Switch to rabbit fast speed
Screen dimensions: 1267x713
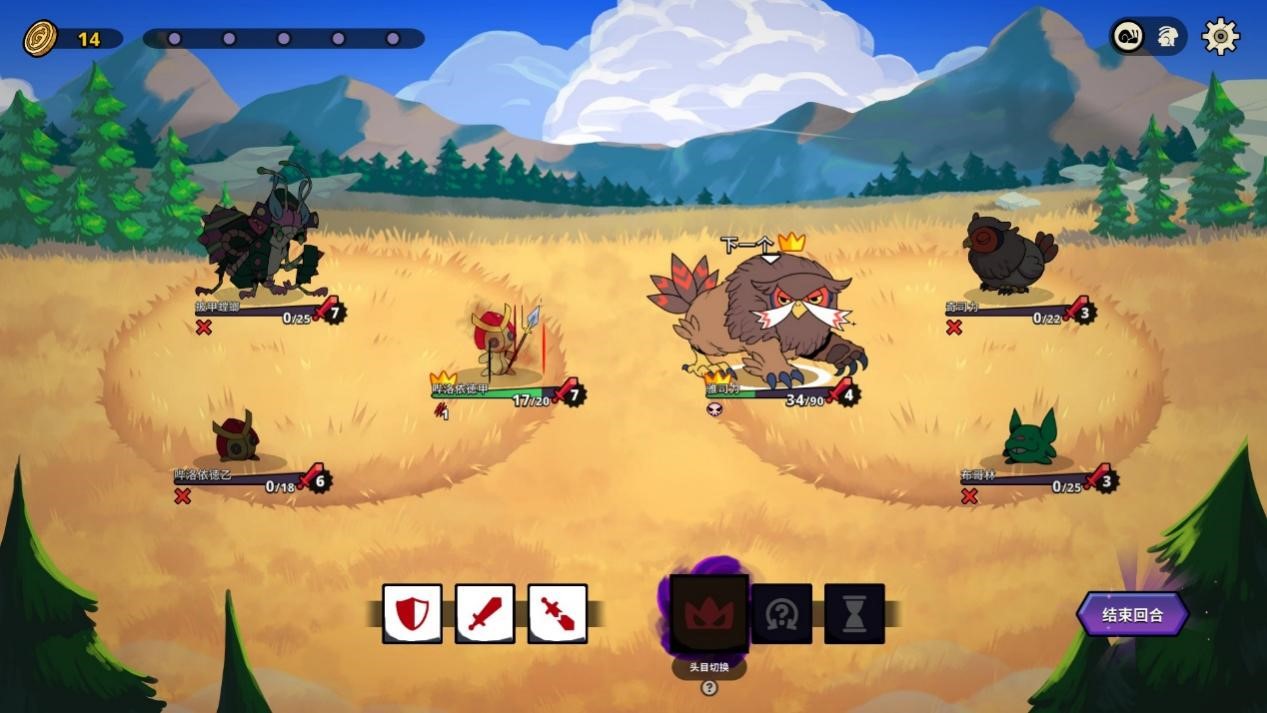click(x=1166, y=37)
